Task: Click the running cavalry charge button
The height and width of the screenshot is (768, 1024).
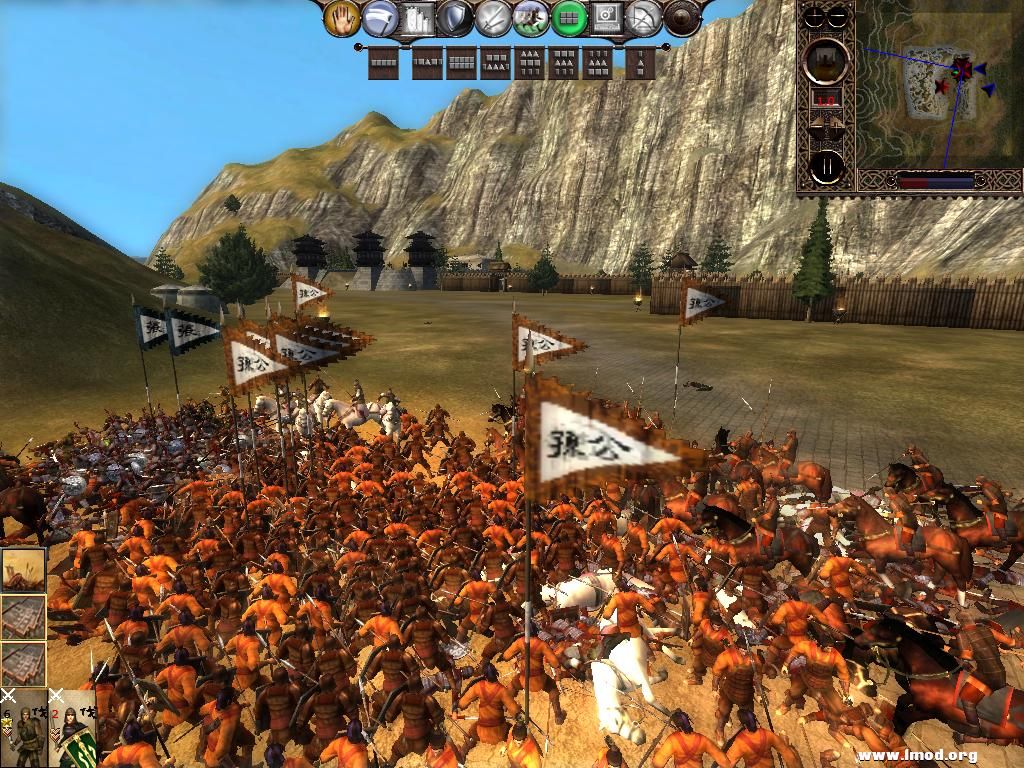Action: [531, 17]
